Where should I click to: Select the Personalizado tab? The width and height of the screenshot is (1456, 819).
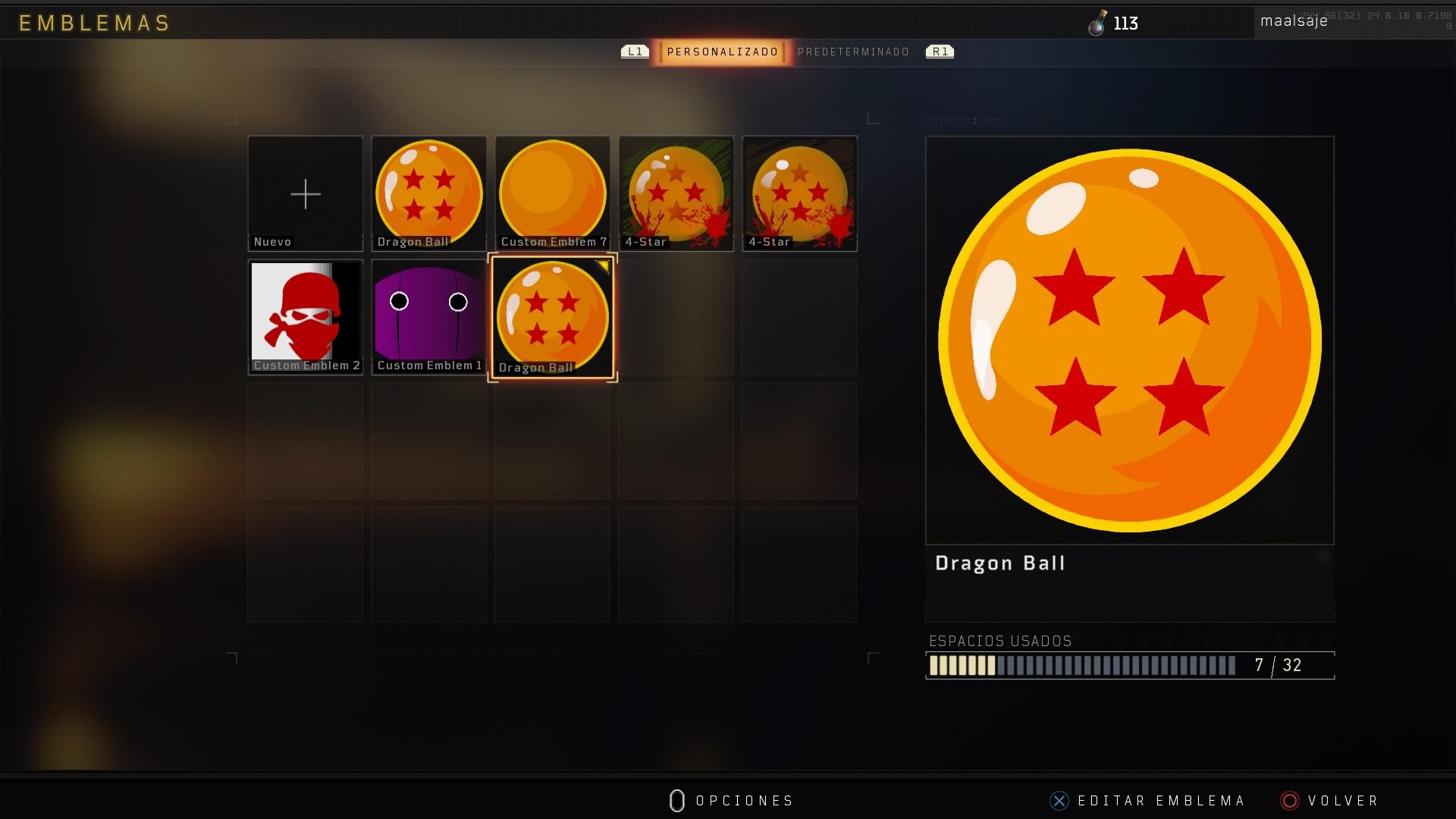click(720, 52)
